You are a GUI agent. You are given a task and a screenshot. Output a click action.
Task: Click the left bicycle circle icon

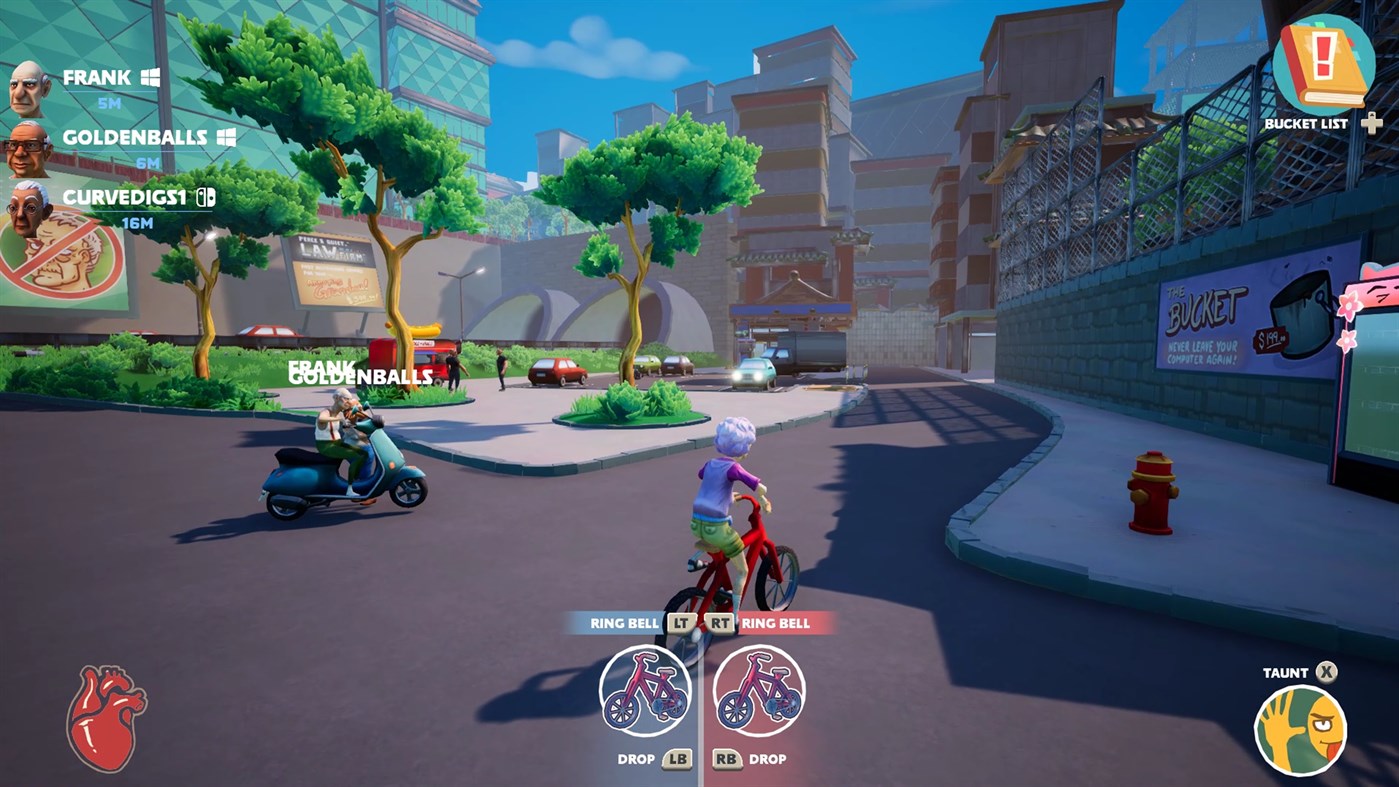(x=646, y=692)
